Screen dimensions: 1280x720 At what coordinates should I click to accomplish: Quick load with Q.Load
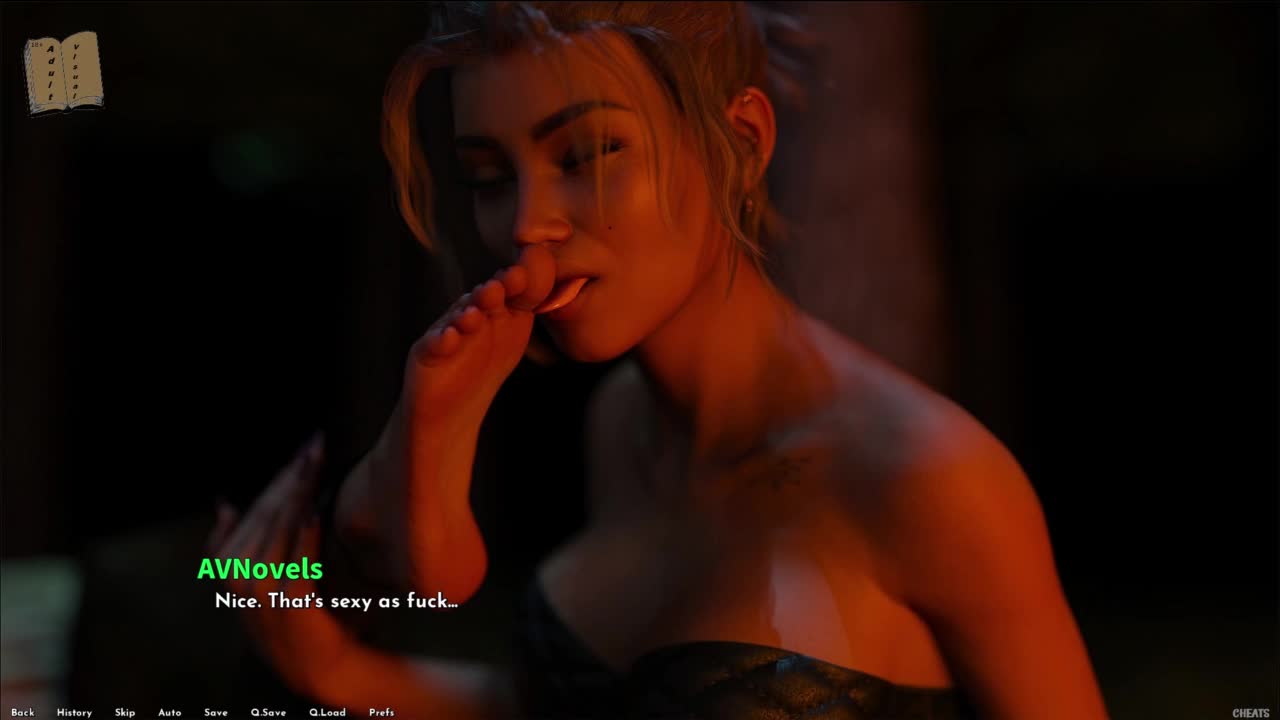pos(327,712)
